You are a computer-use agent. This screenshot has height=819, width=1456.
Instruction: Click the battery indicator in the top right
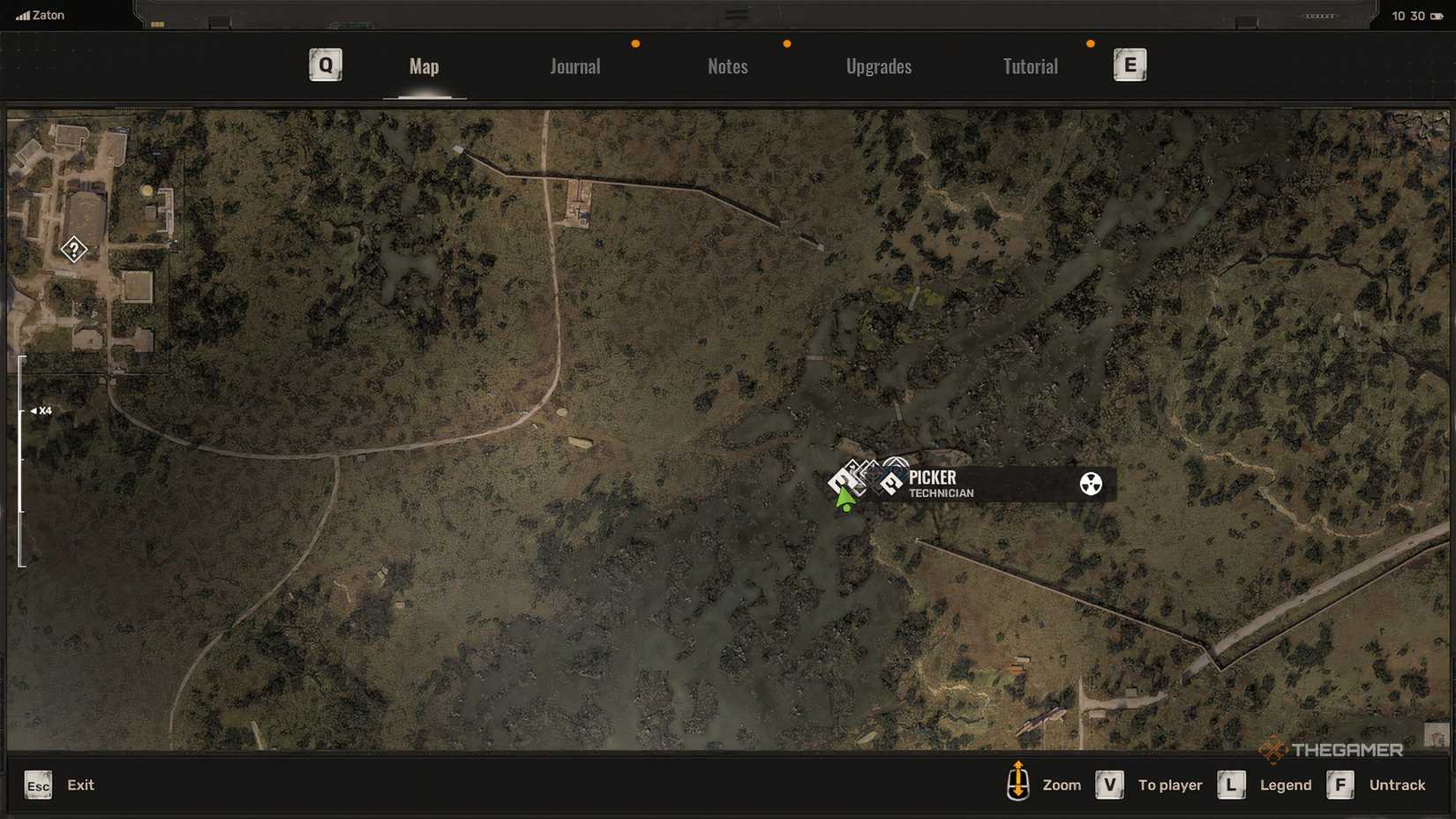pyautogui.click(x=1435, y=15)
